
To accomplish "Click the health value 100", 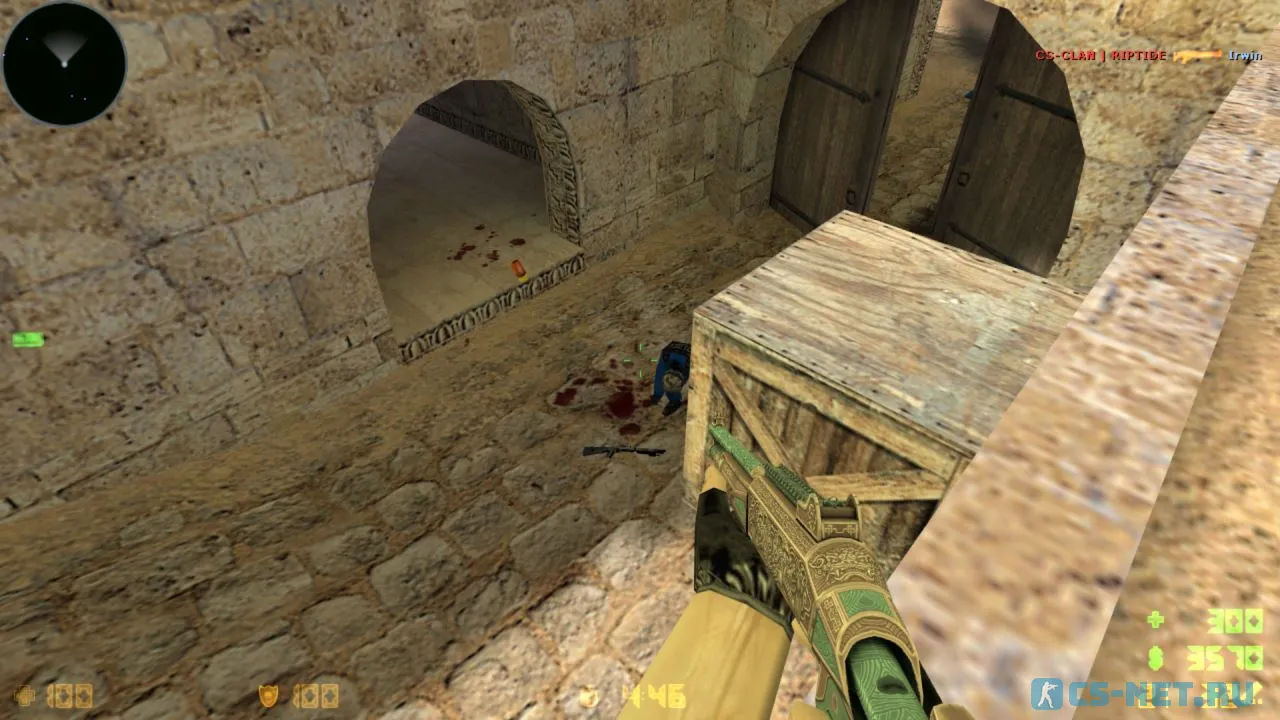I will click(70, 697).
